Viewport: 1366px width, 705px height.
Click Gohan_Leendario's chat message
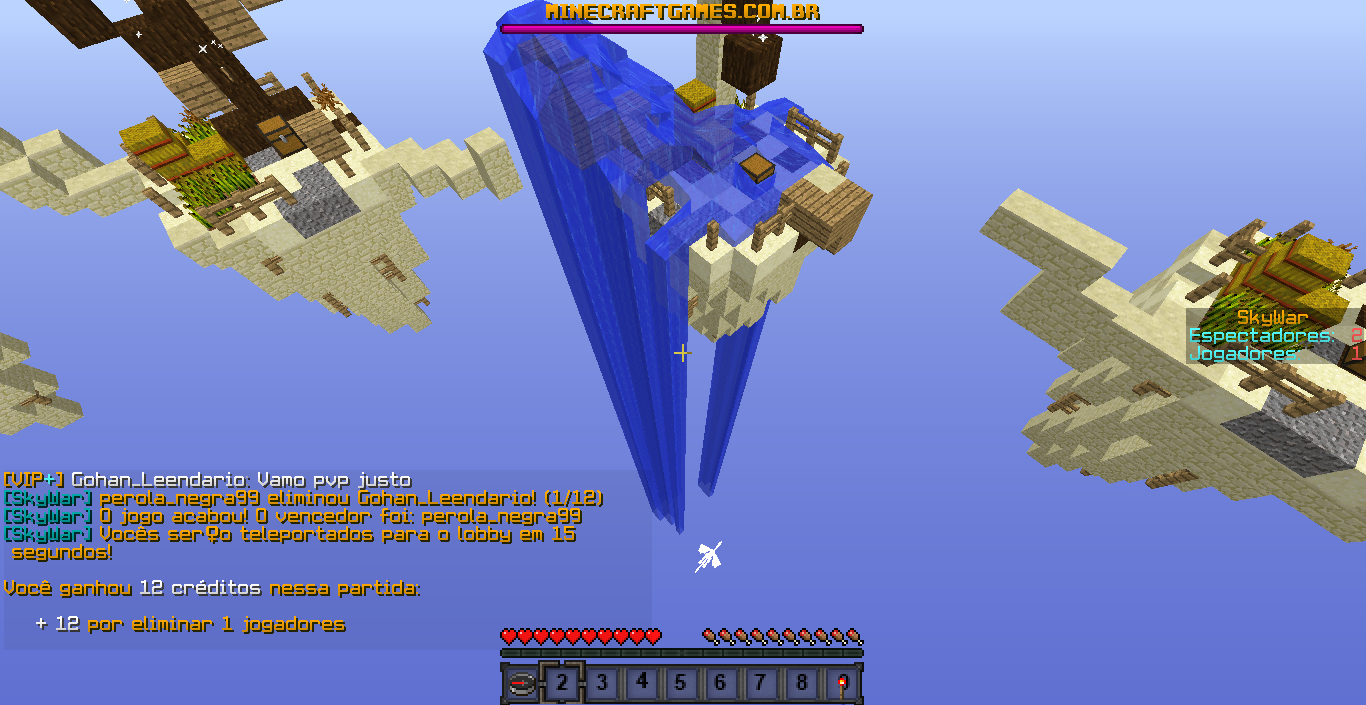pos(207,480)
